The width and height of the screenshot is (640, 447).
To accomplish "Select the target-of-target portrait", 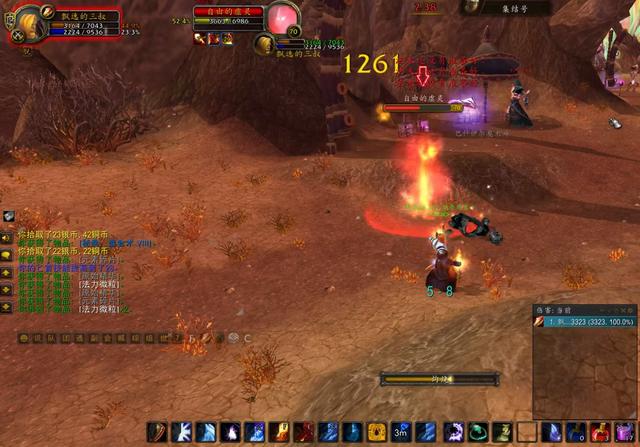I will point(265,44).
